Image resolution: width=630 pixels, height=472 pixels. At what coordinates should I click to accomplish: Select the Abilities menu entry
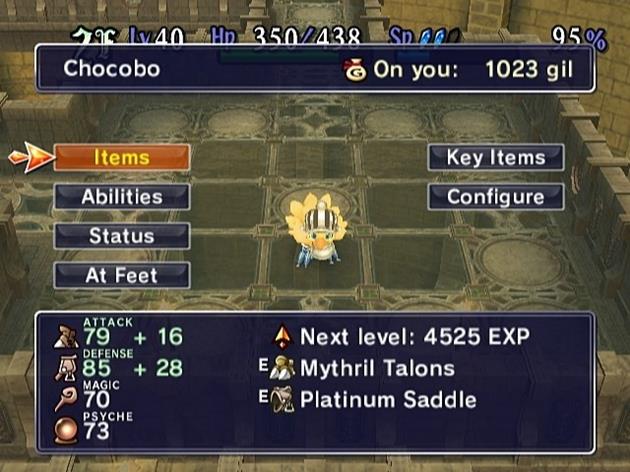coord(121,197)
